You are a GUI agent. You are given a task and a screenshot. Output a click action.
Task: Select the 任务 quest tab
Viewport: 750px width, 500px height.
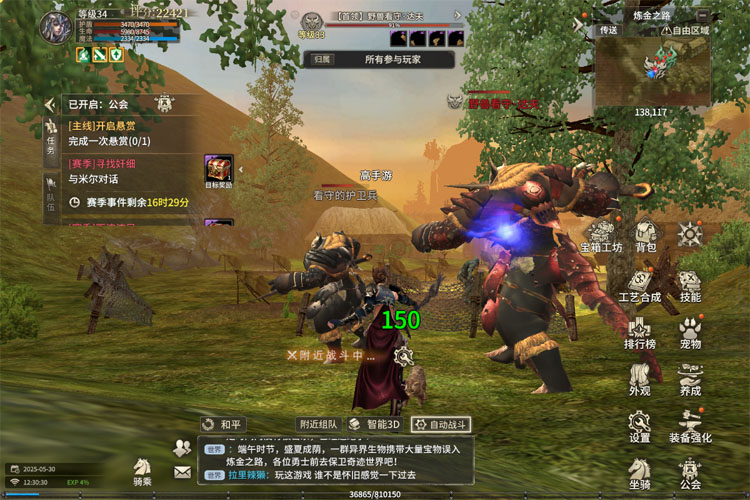click(51, 140)
